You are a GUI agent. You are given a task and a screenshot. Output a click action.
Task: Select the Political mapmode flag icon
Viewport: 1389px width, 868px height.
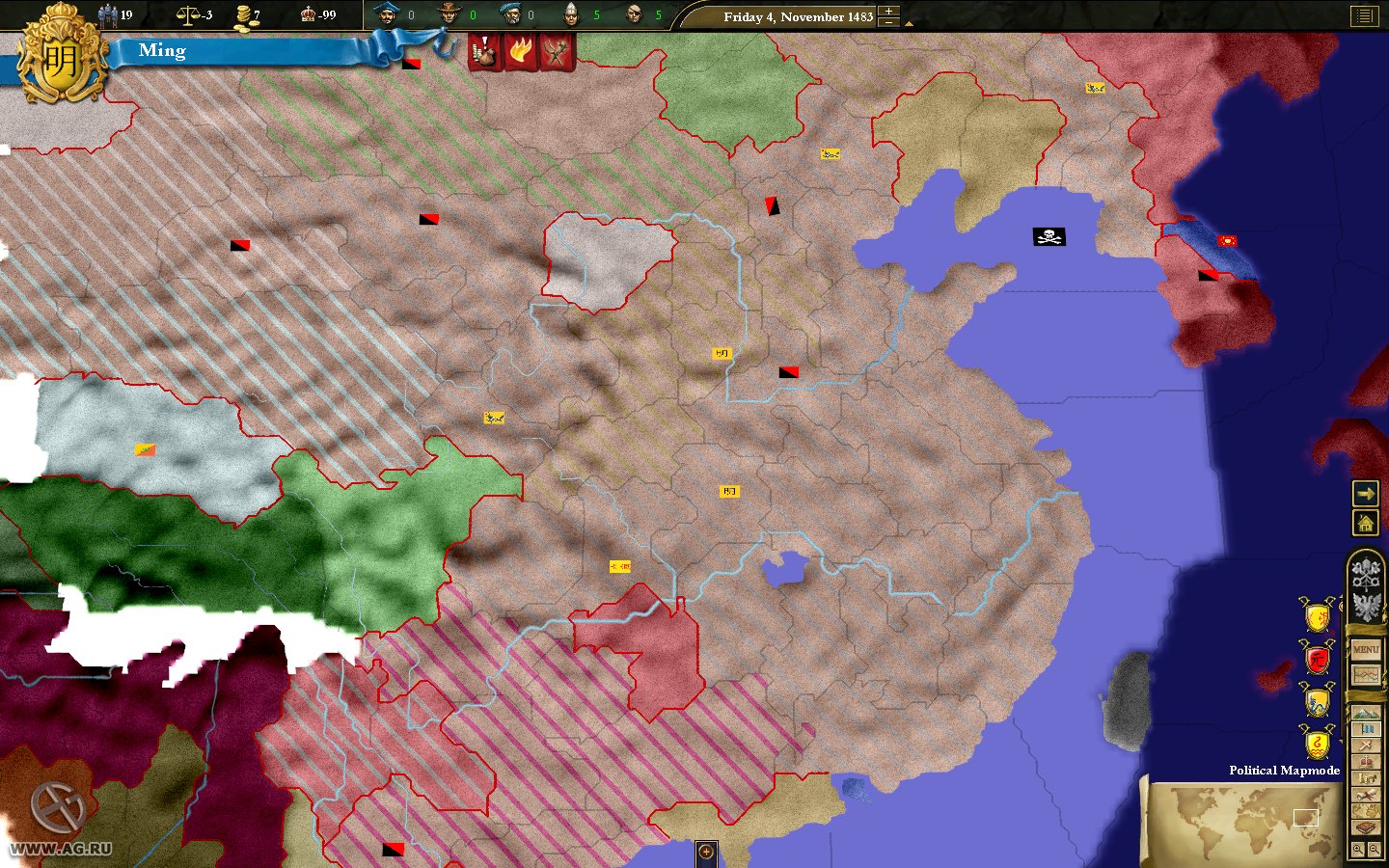tap(1364, 729)
